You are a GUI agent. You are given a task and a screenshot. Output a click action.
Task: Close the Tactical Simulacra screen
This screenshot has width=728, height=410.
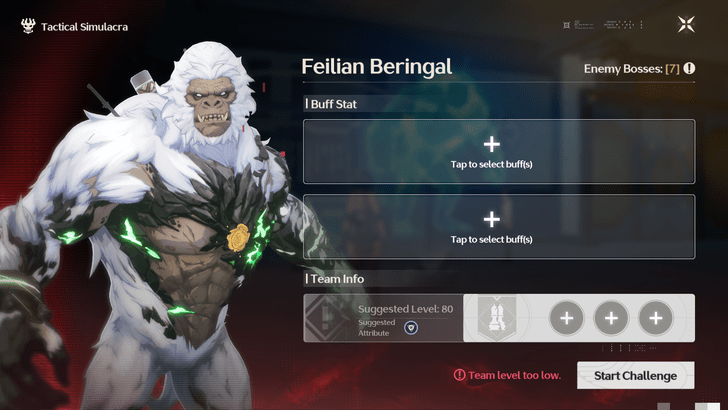[x=686, y=25]
